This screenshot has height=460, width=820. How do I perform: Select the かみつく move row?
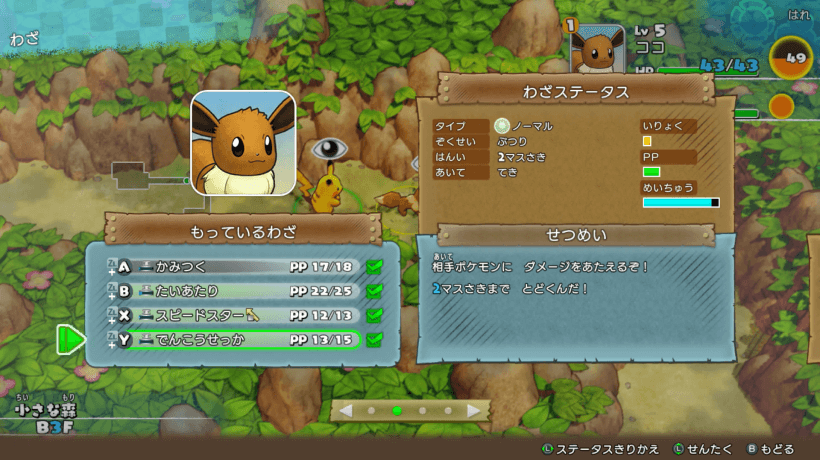(x=240, y=267)
